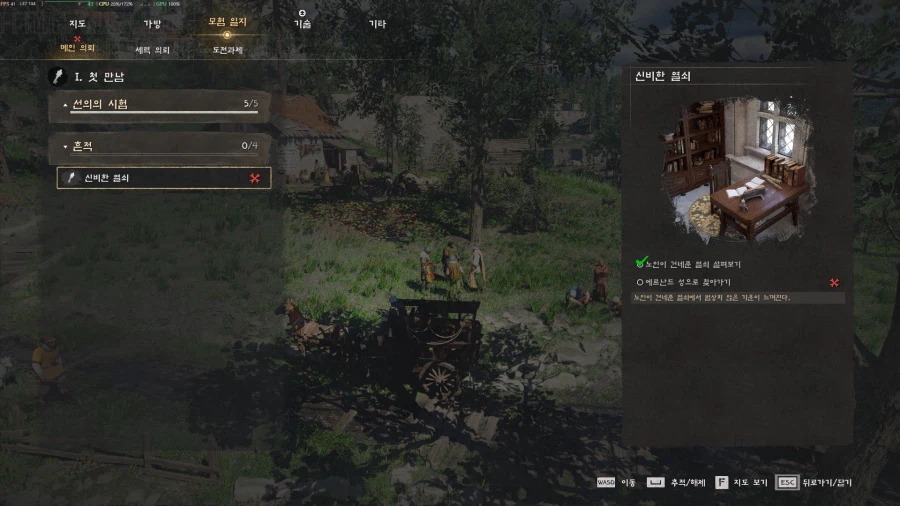Switch to the 기타 (Other) tab
Viewport: 900px width, 506px height.
[x=377, y=23]
